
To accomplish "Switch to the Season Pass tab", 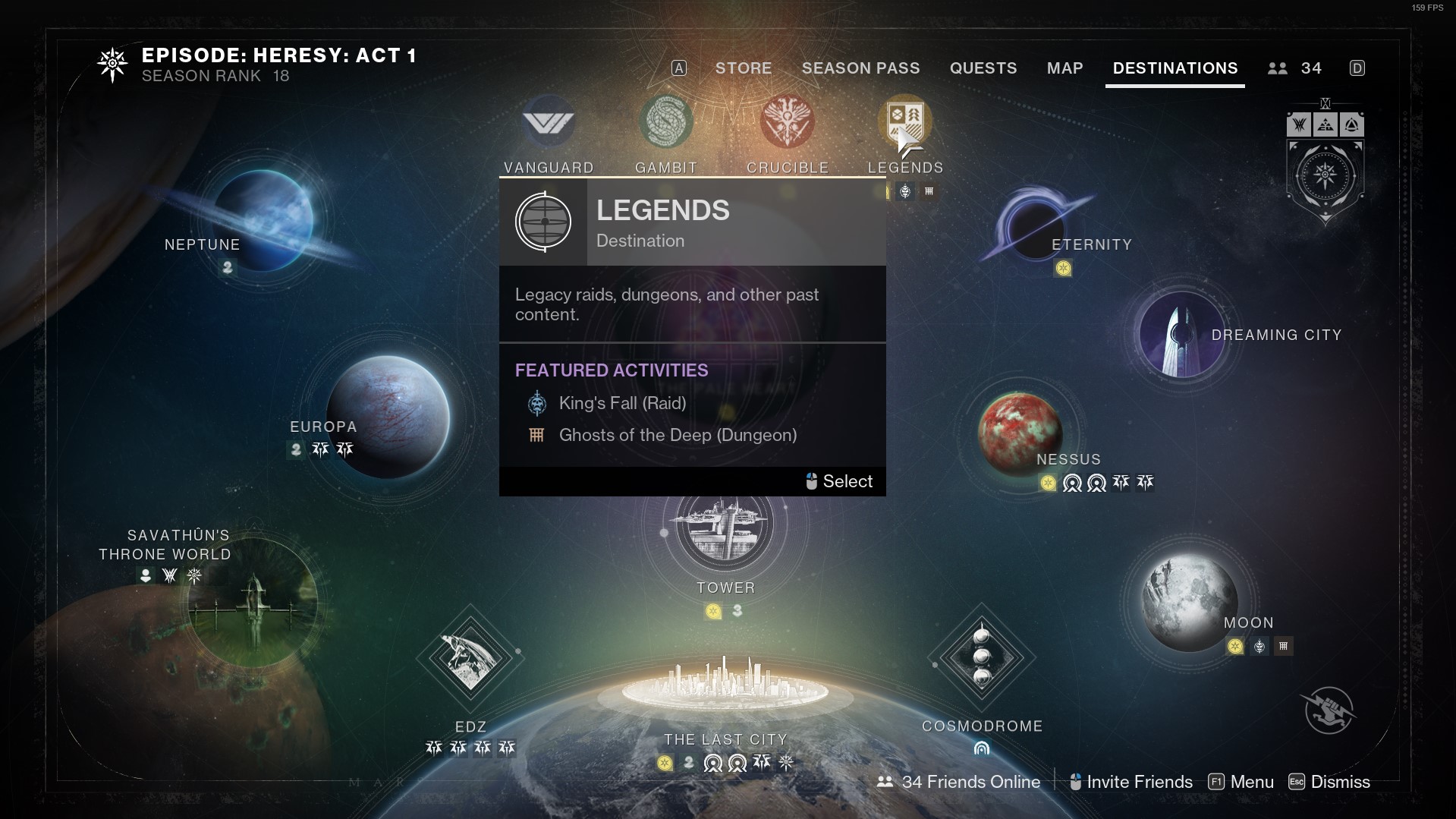I will [860, 68].
